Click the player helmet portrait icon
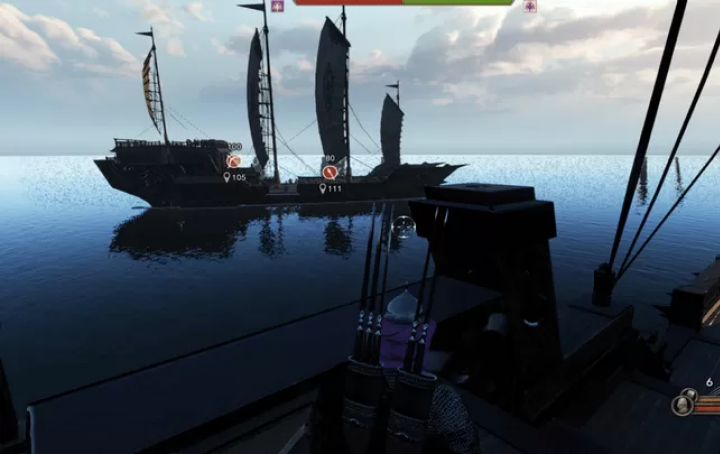 click(x=683, y=404)
